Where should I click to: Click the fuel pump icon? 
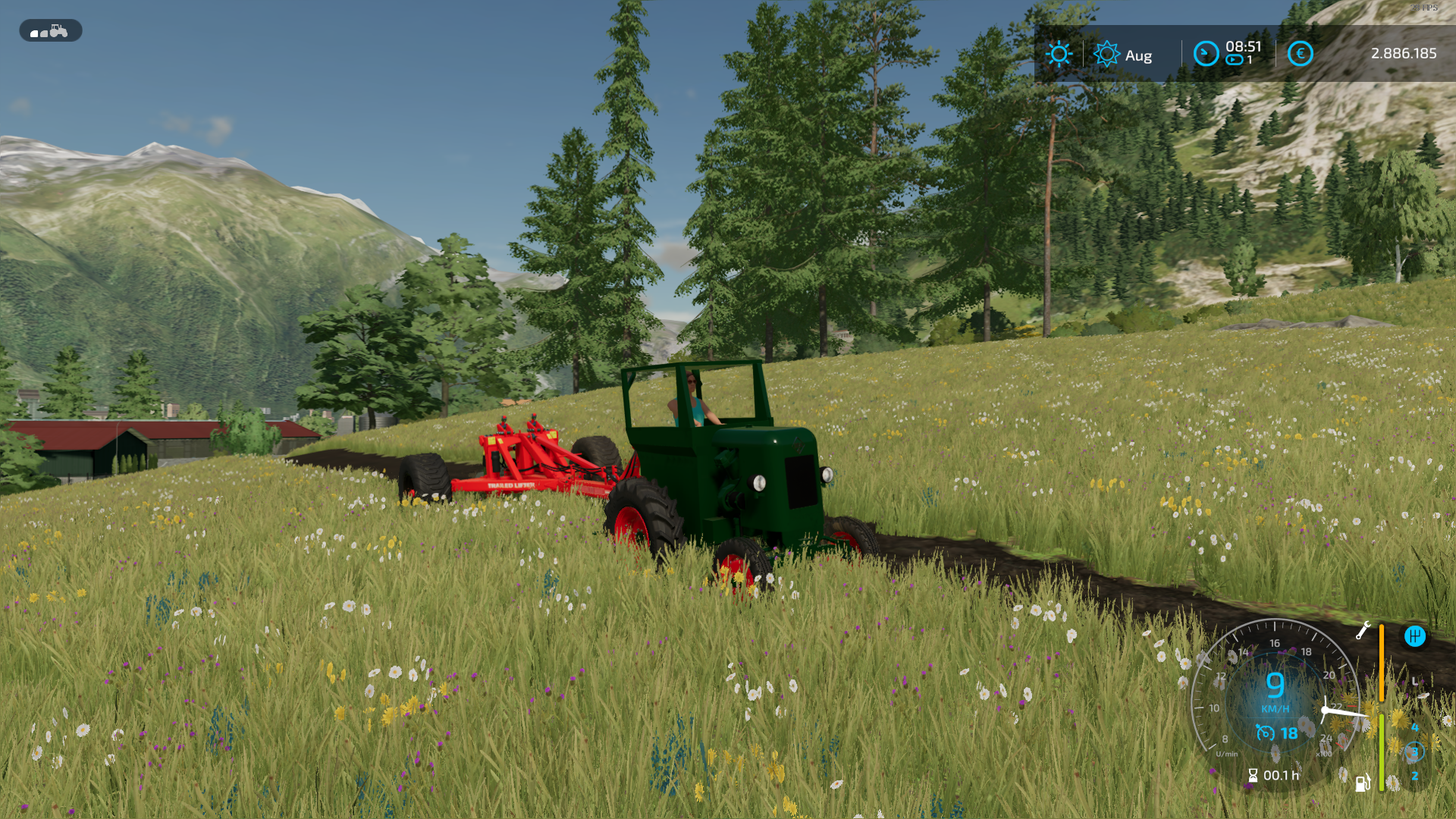[x=1362, y=783]
